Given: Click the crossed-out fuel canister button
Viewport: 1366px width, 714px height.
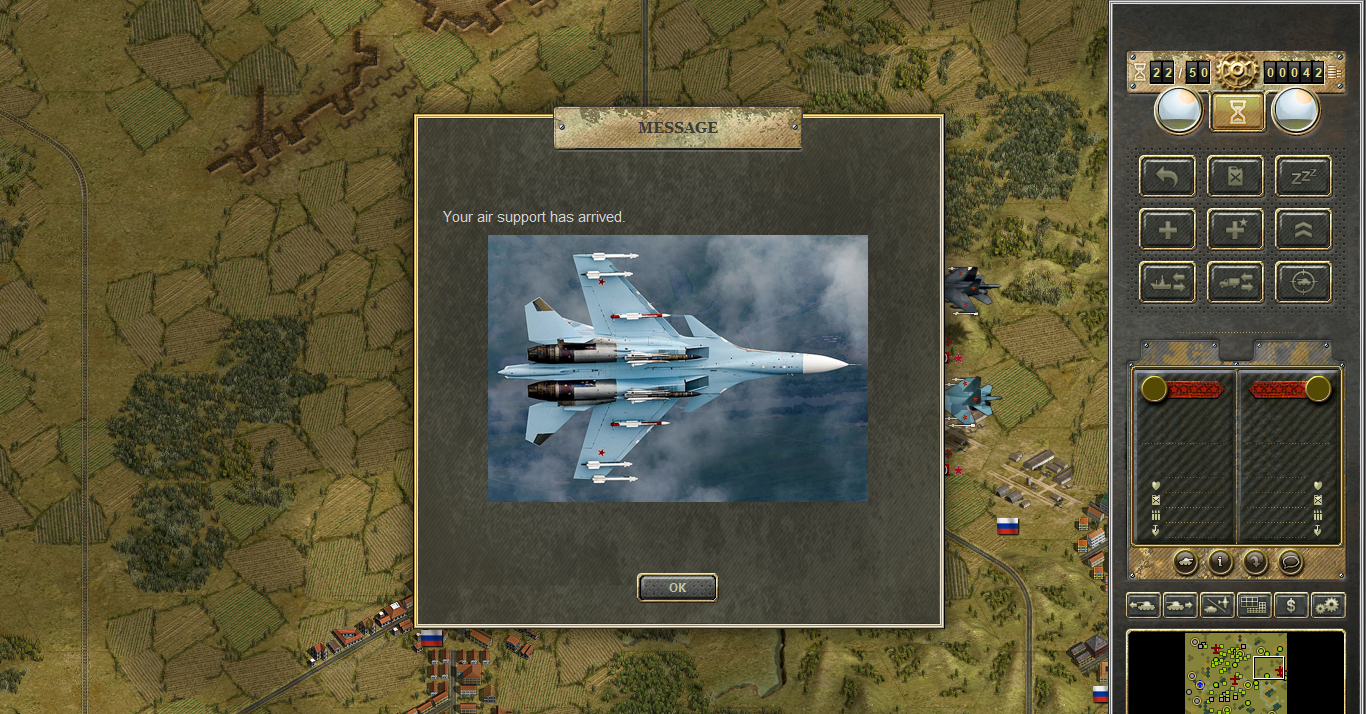Looking at the screenshot, I should pos(1235,177).
